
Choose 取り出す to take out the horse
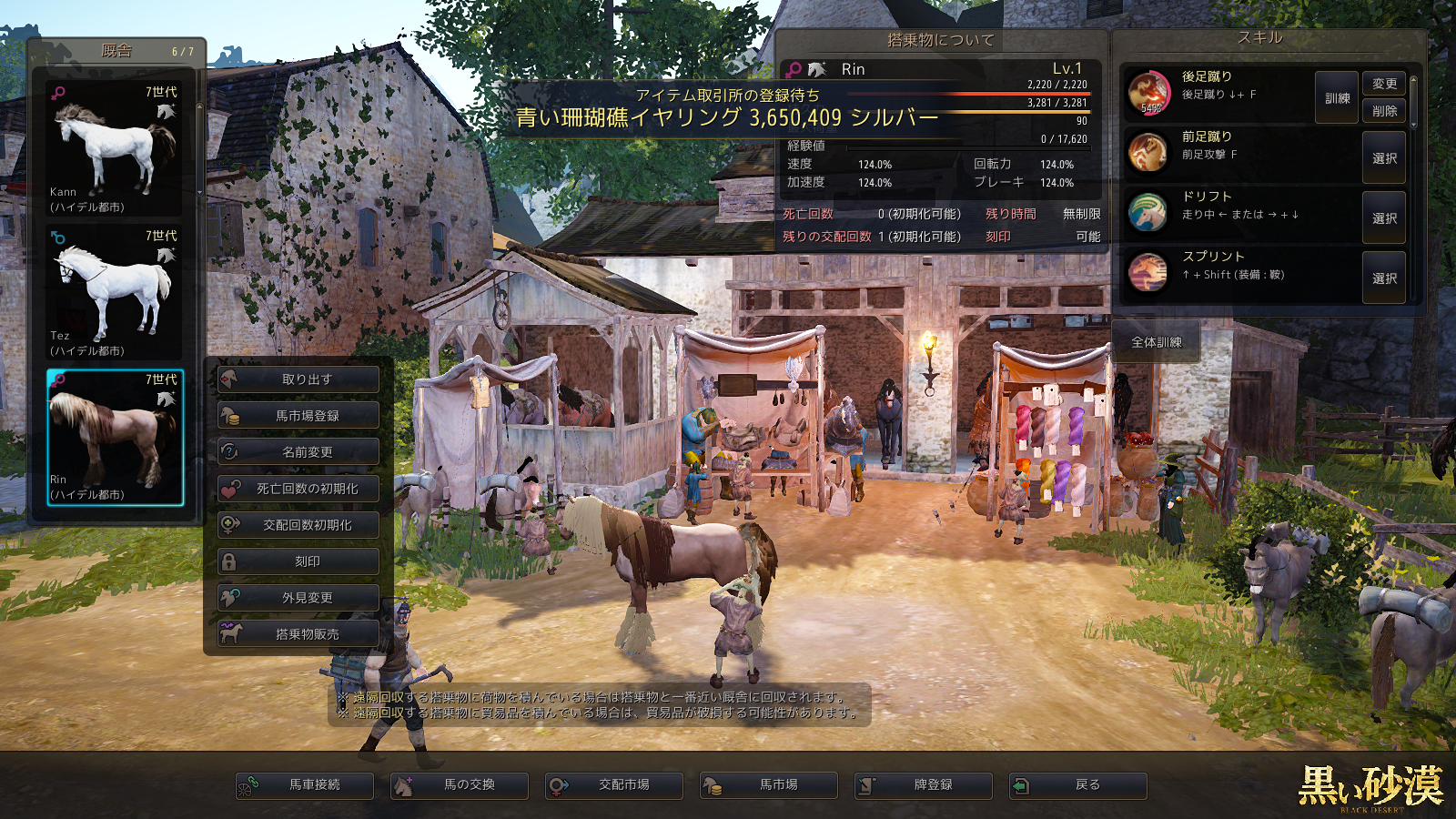(298, 379)
